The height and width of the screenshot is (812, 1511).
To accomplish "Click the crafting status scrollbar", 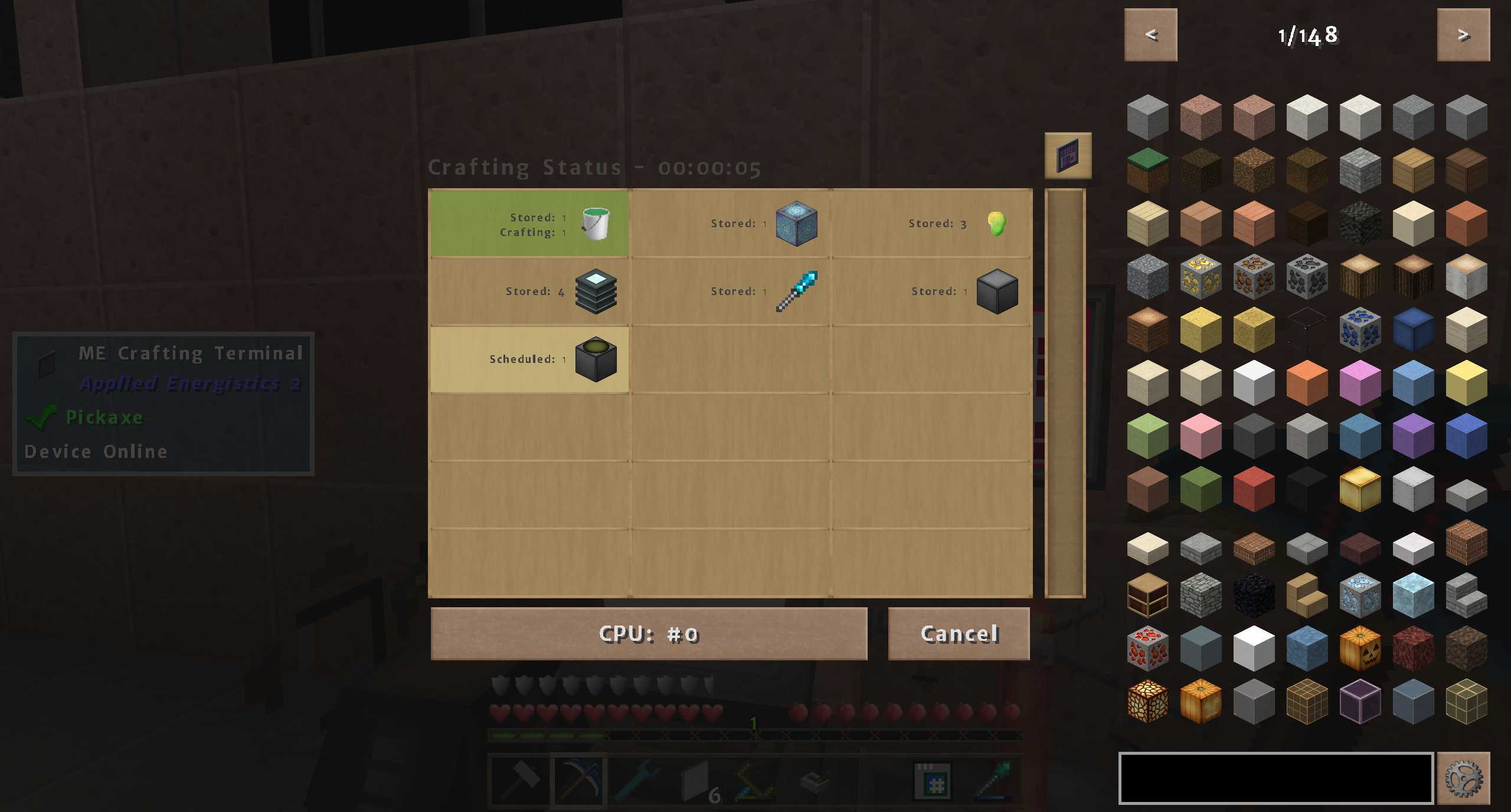I will pyautogui.click(x=1065, y=393).
